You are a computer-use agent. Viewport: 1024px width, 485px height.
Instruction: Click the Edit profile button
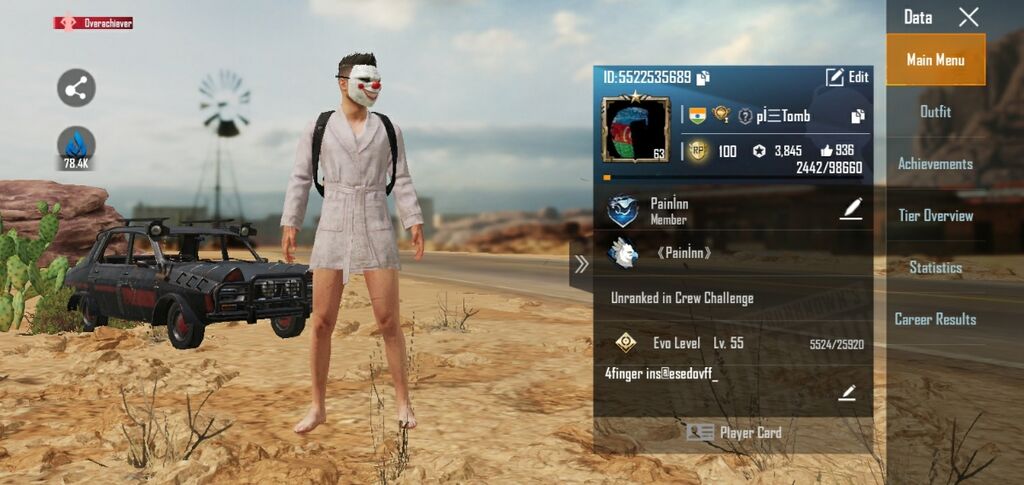pos(847,77)
